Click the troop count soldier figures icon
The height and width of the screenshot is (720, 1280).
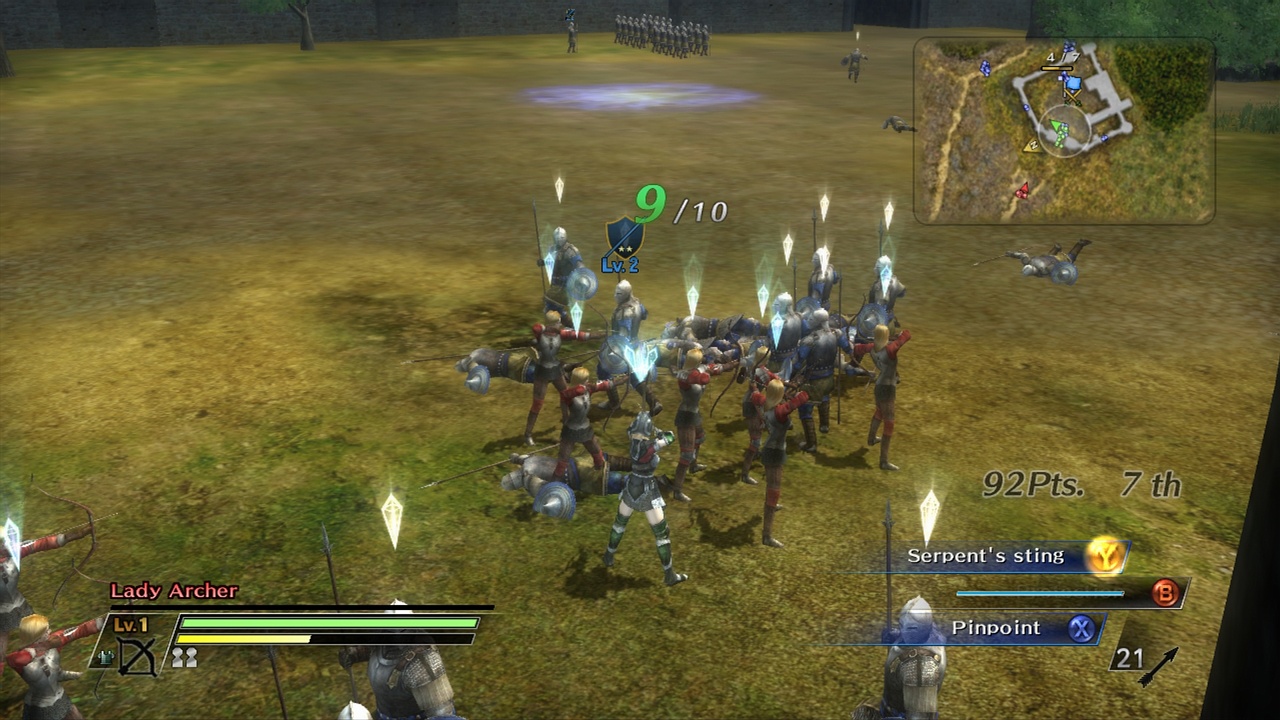pos(184,658)
